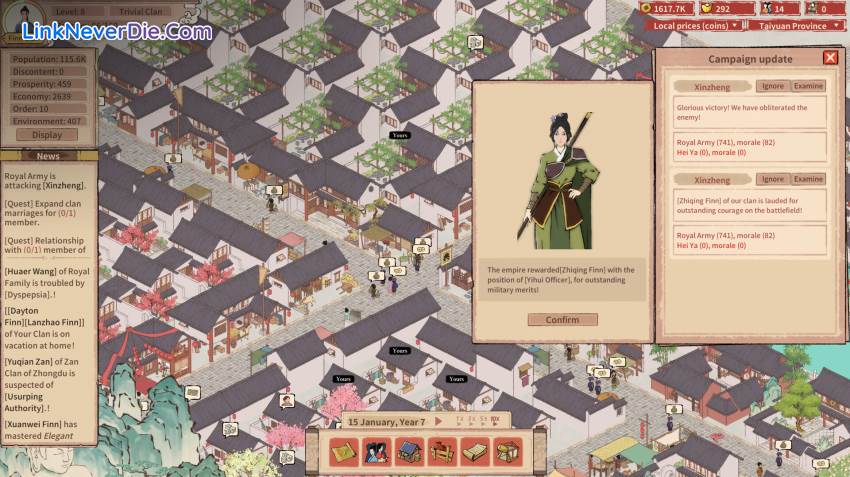Ignore the second Xinzheng campaign report

[x=772, y=179]
